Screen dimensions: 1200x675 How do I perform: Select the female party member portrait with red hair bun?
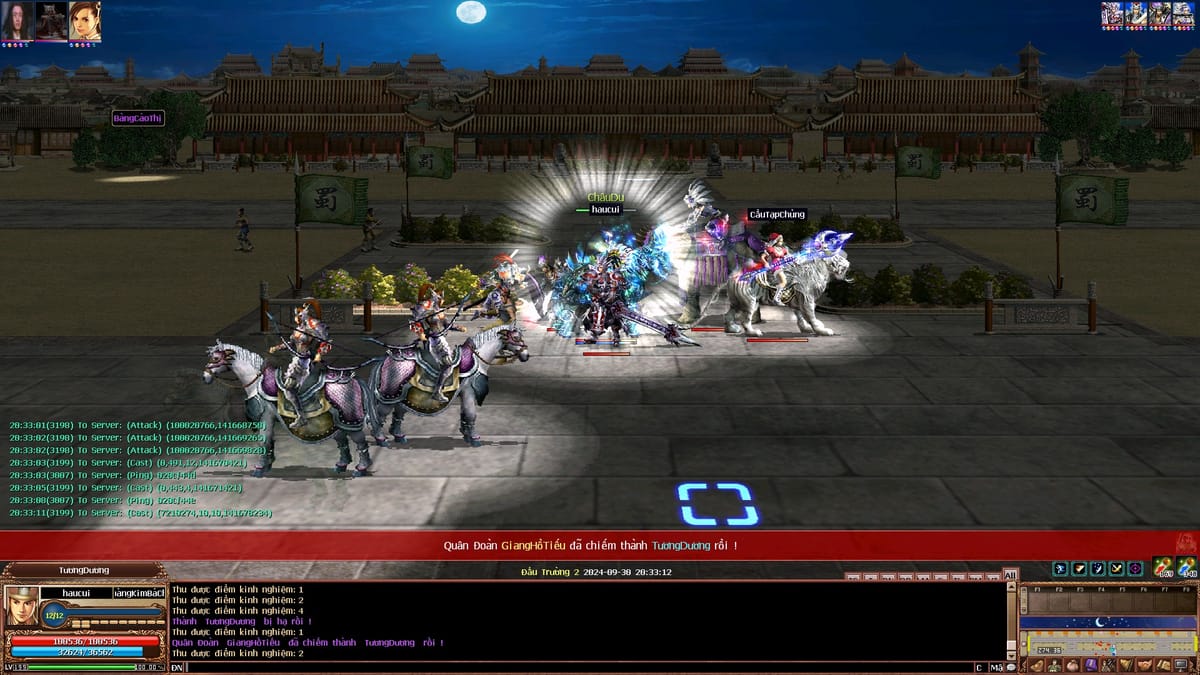point(85,20)
